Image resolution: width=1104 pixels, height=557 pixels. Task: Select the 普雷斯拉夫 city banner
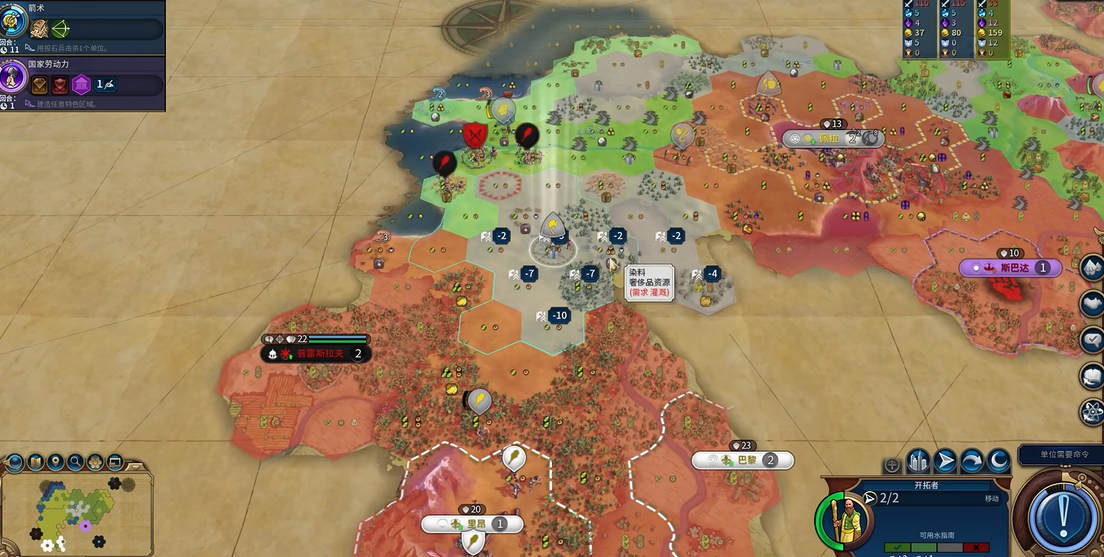click(316, 353)
